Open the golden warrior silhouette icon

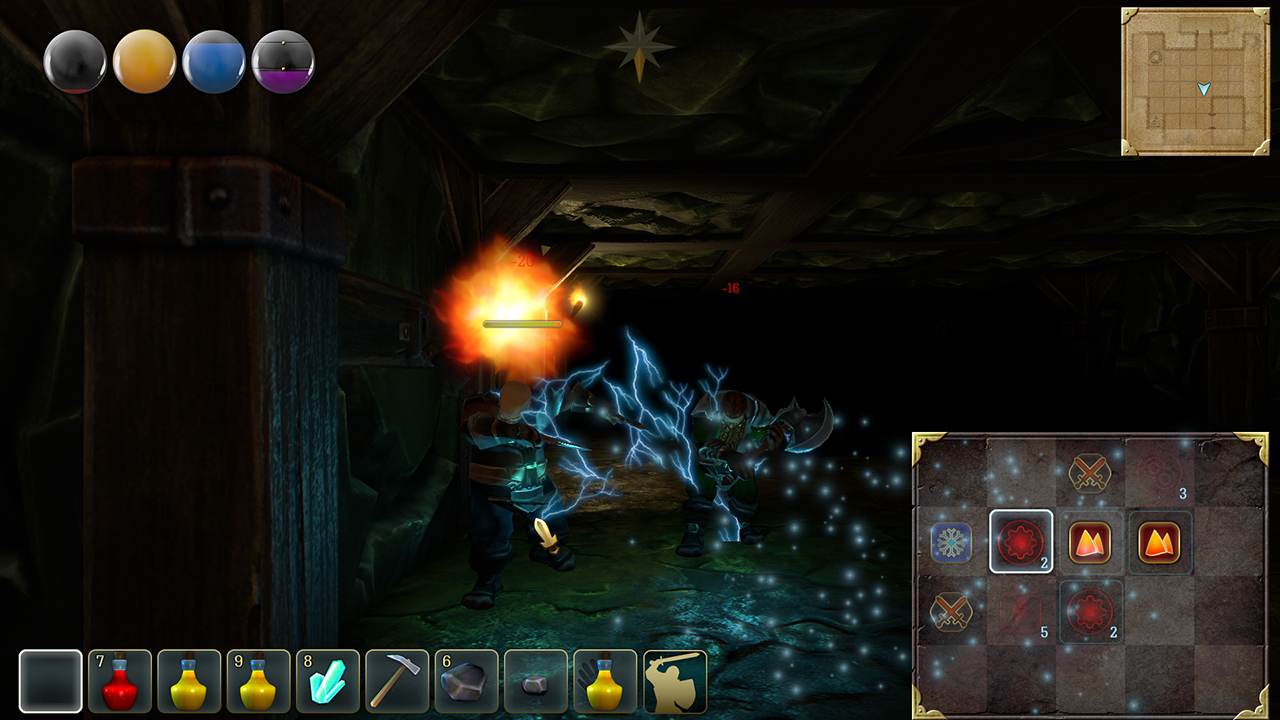pyautogui.click(x=675, y=681)
